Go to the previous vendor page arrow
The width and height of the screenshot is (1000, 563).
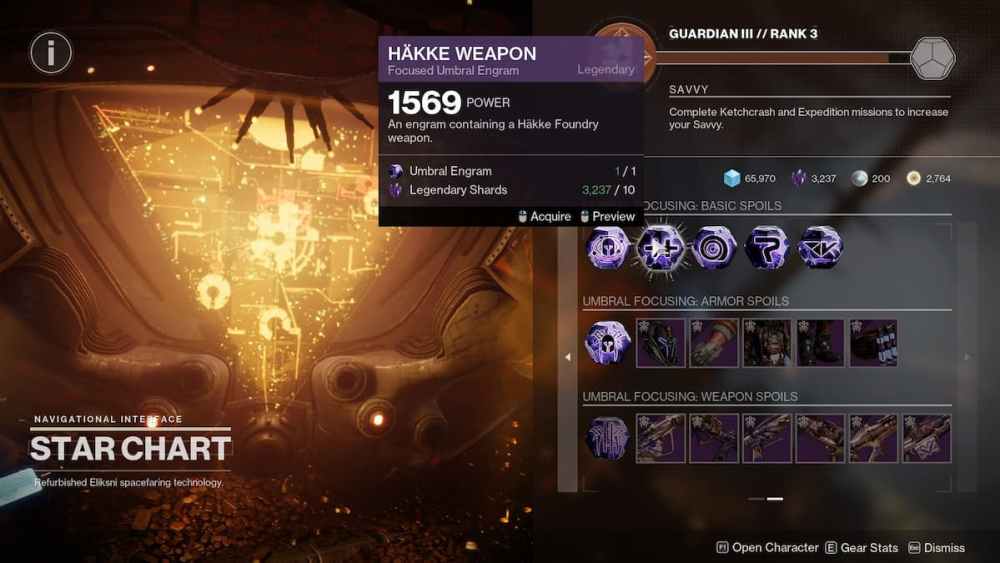coord(568,356)
